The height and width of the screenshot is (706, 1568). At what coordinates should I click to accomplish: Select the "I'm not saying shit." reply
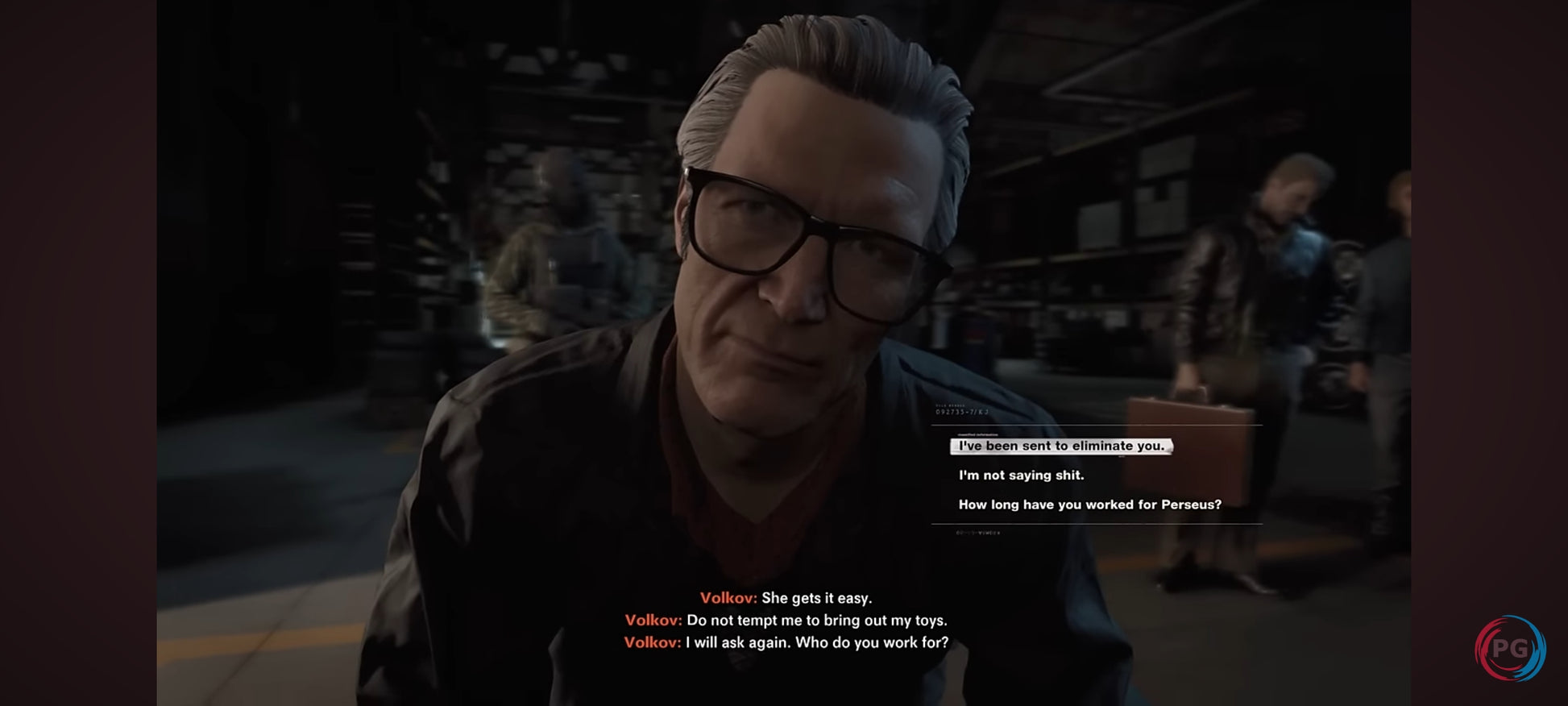pyautogui.click(x=1021, y=476)
